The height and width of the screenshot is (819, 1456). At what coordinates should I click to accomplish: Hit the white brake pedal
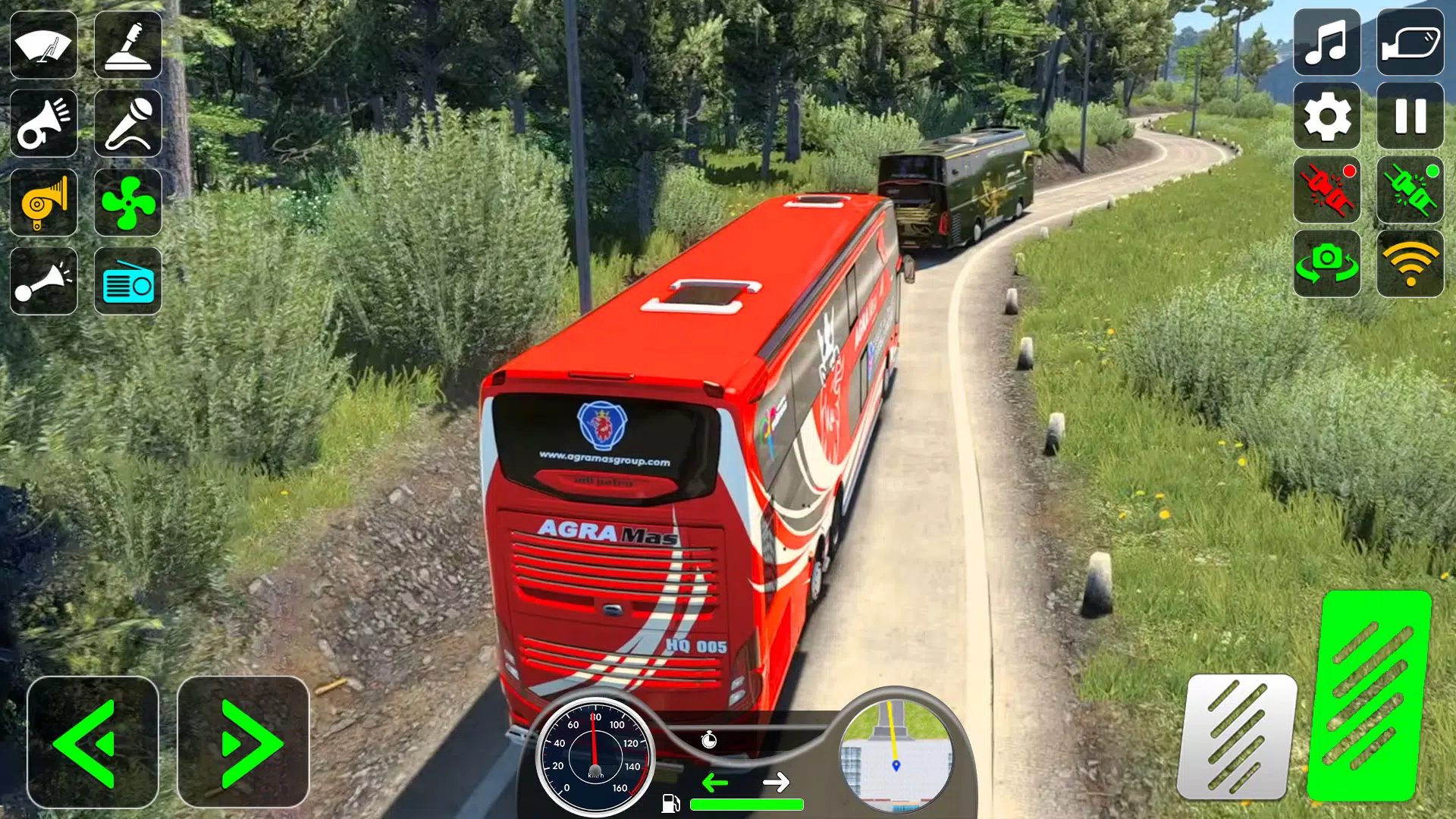coord(1237,736)
